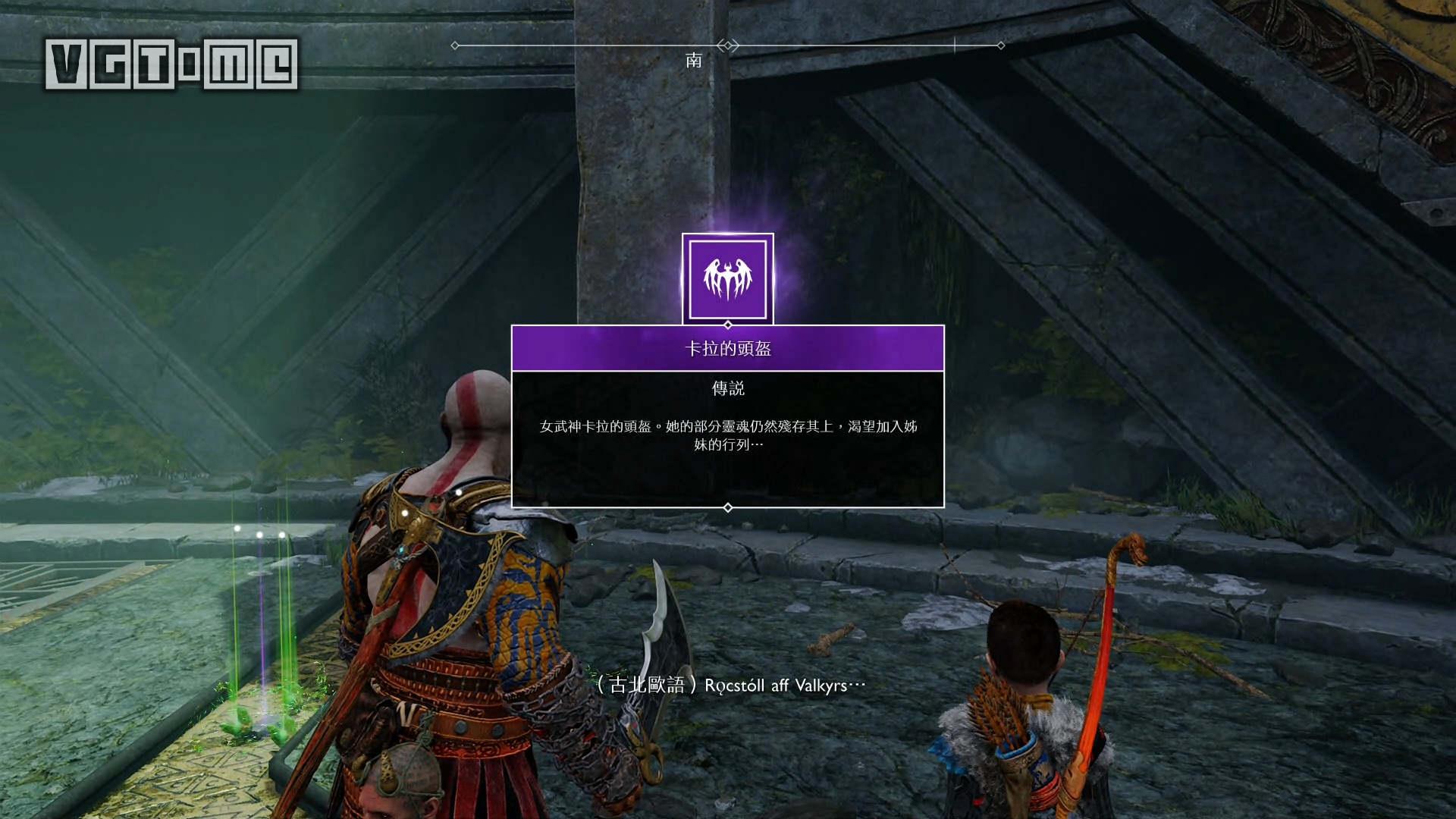This screenshot has width=1456, height=819.
Task: Click the left diamond endpoint of the compass bar
Action: coord(455,45)
